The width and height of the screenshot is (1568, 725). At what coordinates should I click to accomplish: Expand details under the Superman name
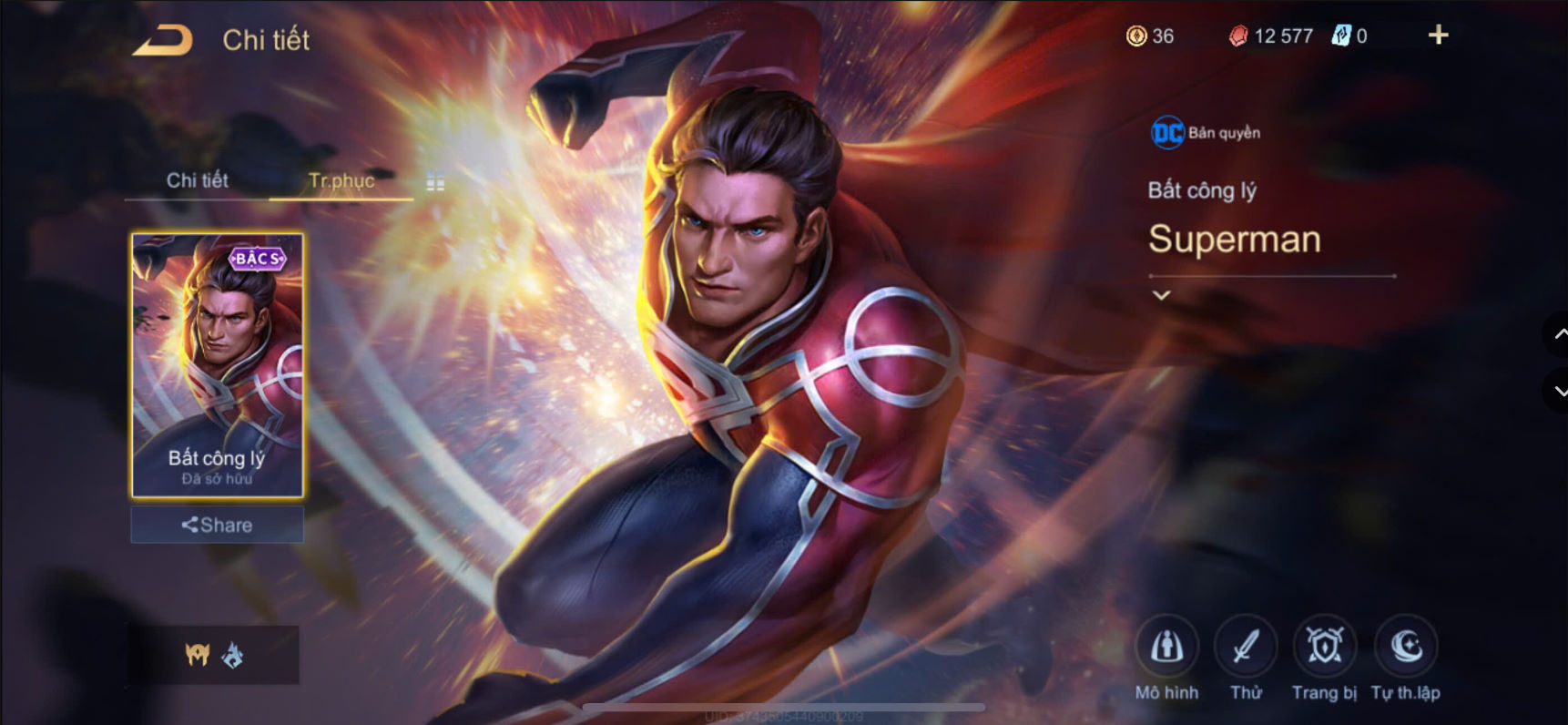pos(1161,294)
